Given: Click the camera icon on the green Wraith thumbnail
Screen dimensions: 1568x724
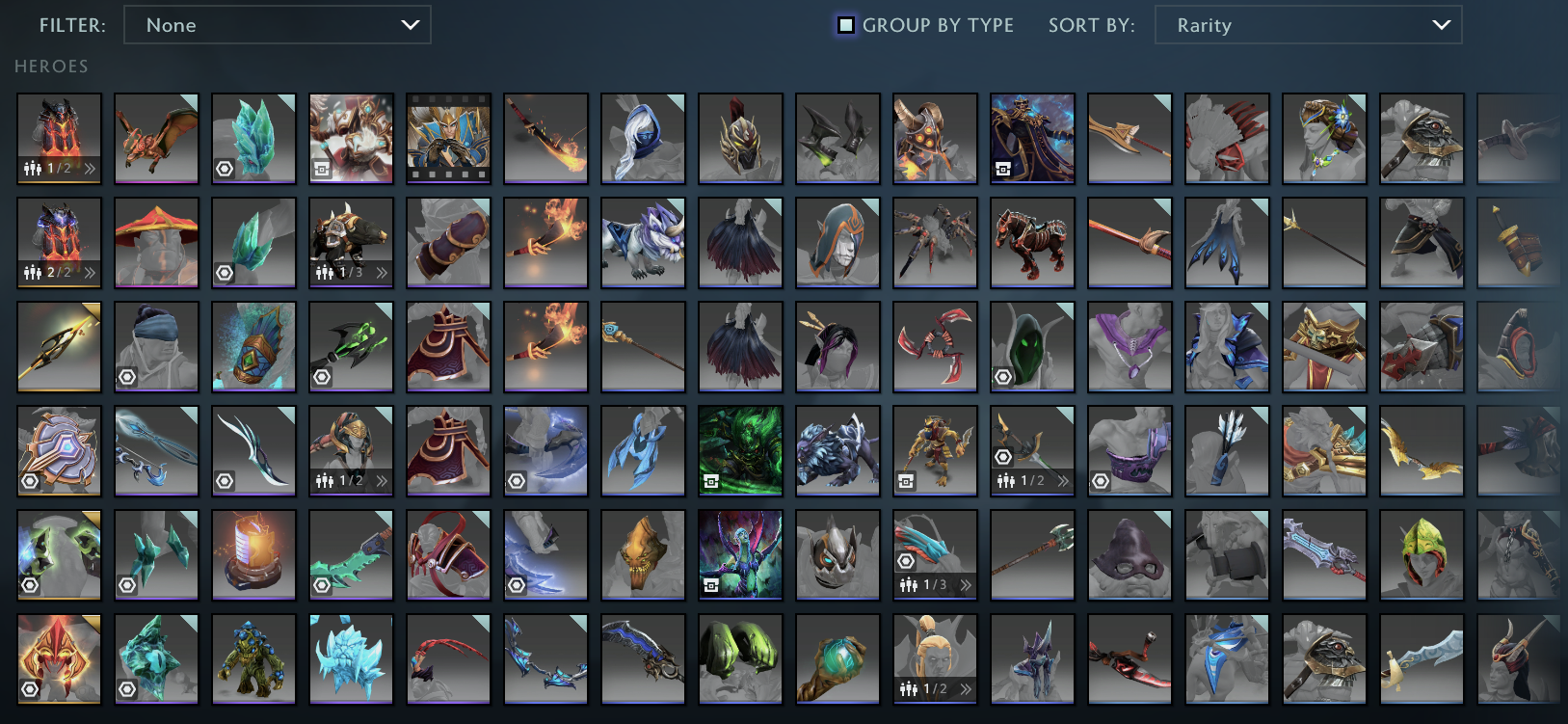Looking at the screenshot, I should click(712, 481).
